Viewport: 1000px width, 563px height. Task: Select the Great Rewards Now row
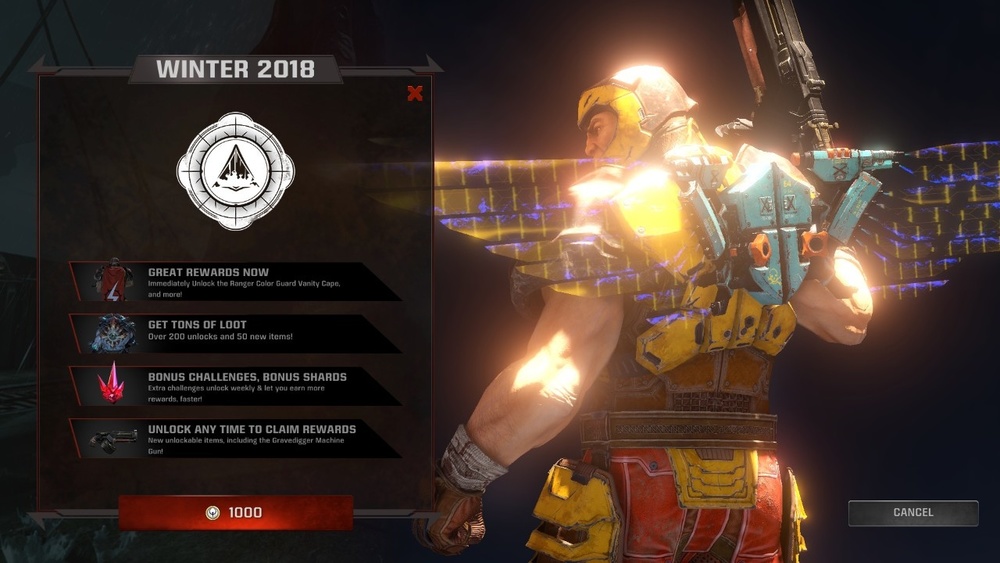tap(234, 281)
